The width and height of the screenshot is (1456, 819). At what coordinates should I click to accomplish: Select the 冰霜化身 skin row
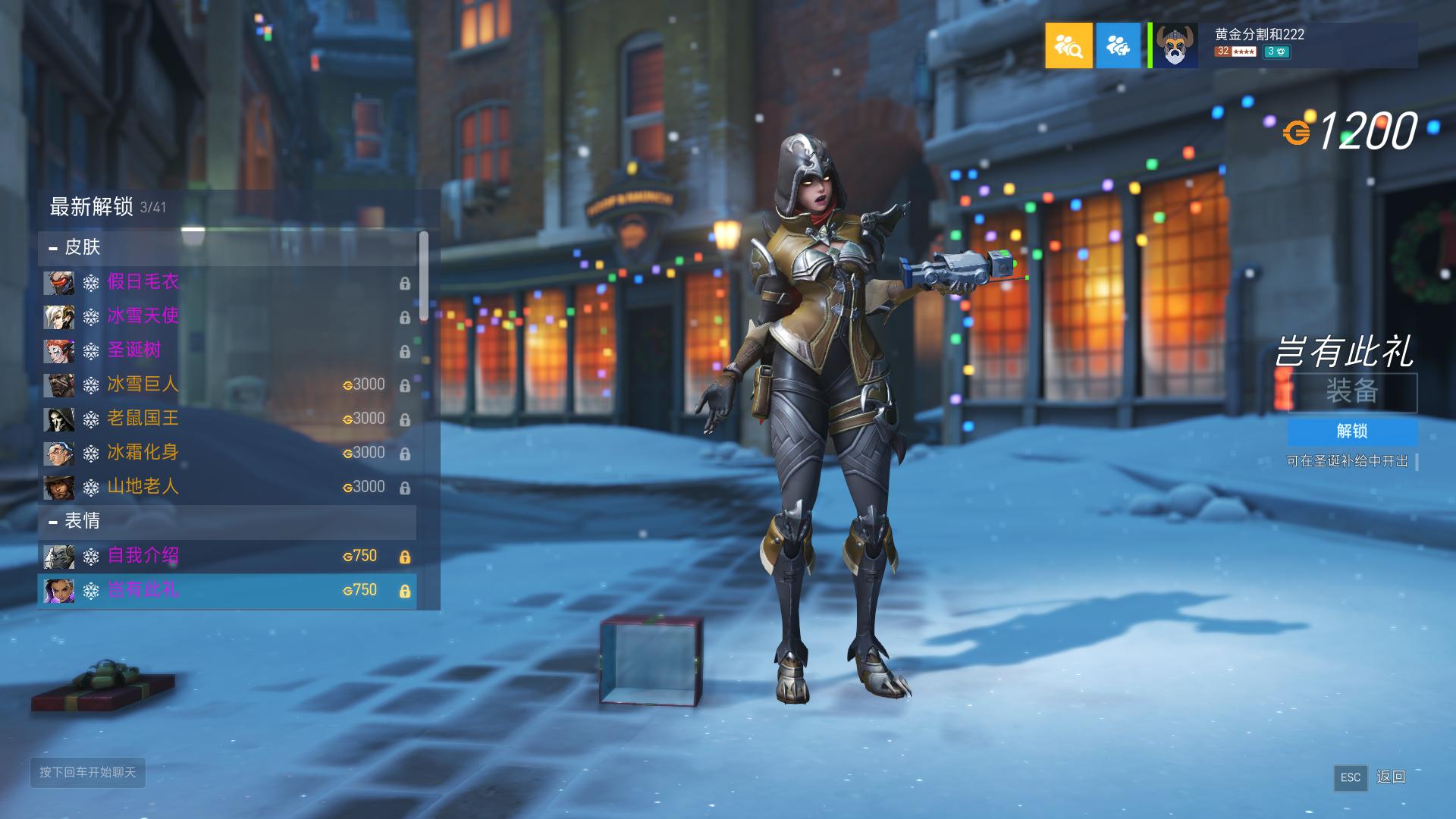[x=227, y=453]
